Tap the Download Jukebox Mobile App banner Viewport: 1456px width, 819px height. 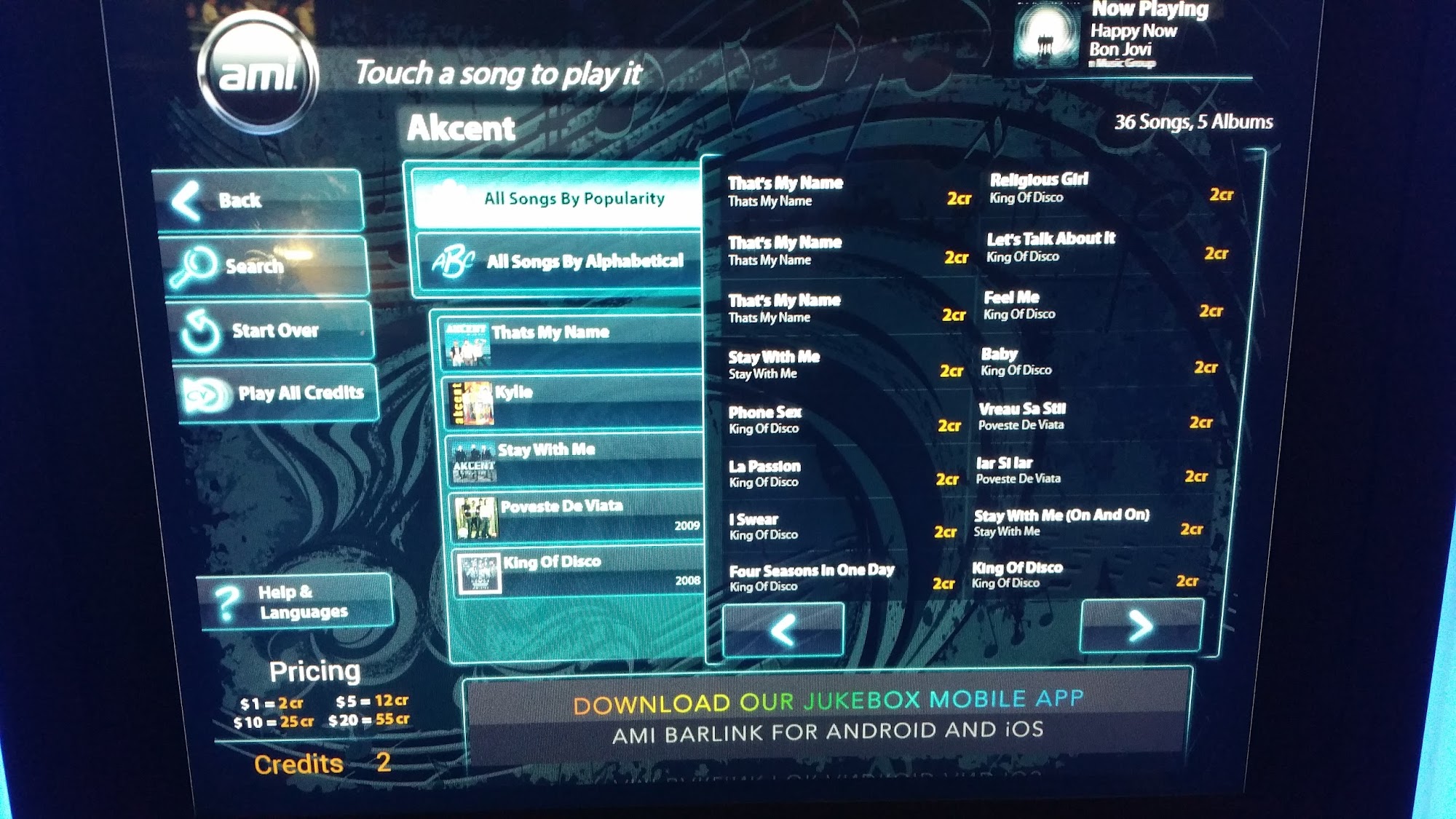click(x=828, y=716)
